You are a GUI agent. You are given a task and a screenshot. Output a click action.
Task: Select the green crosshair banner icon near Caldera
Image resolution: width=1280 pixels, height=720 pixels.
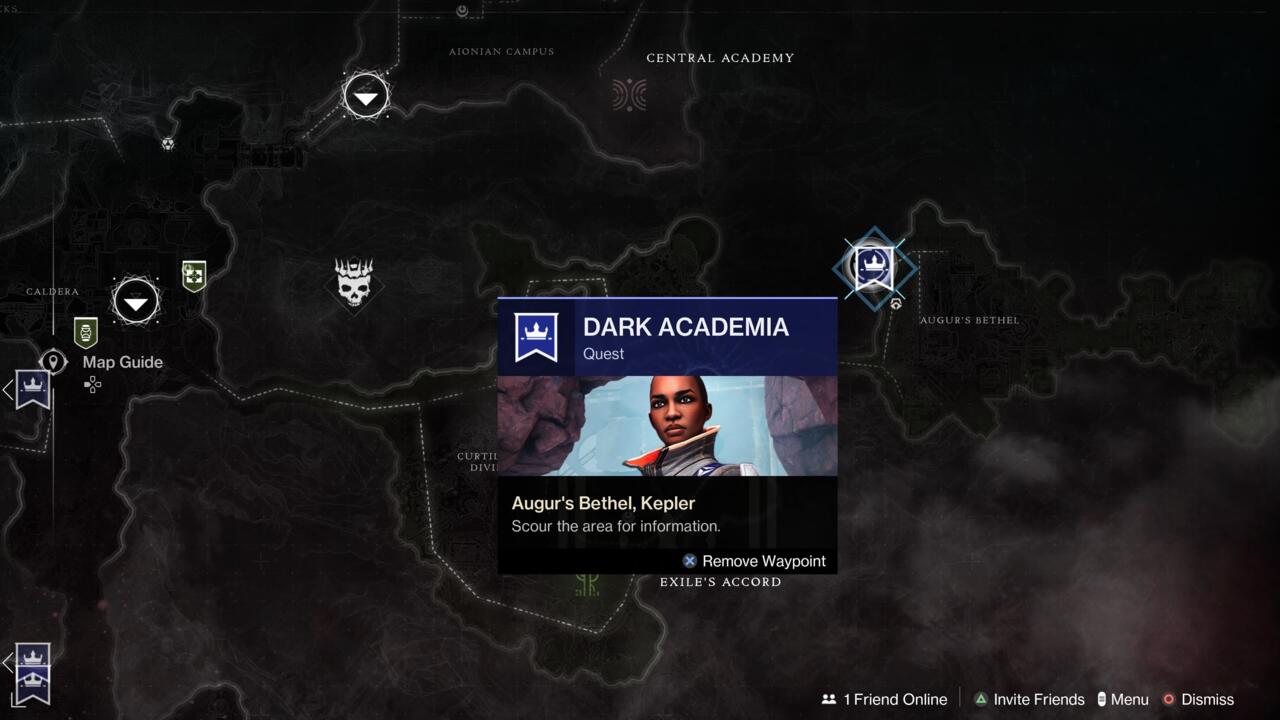194,275
